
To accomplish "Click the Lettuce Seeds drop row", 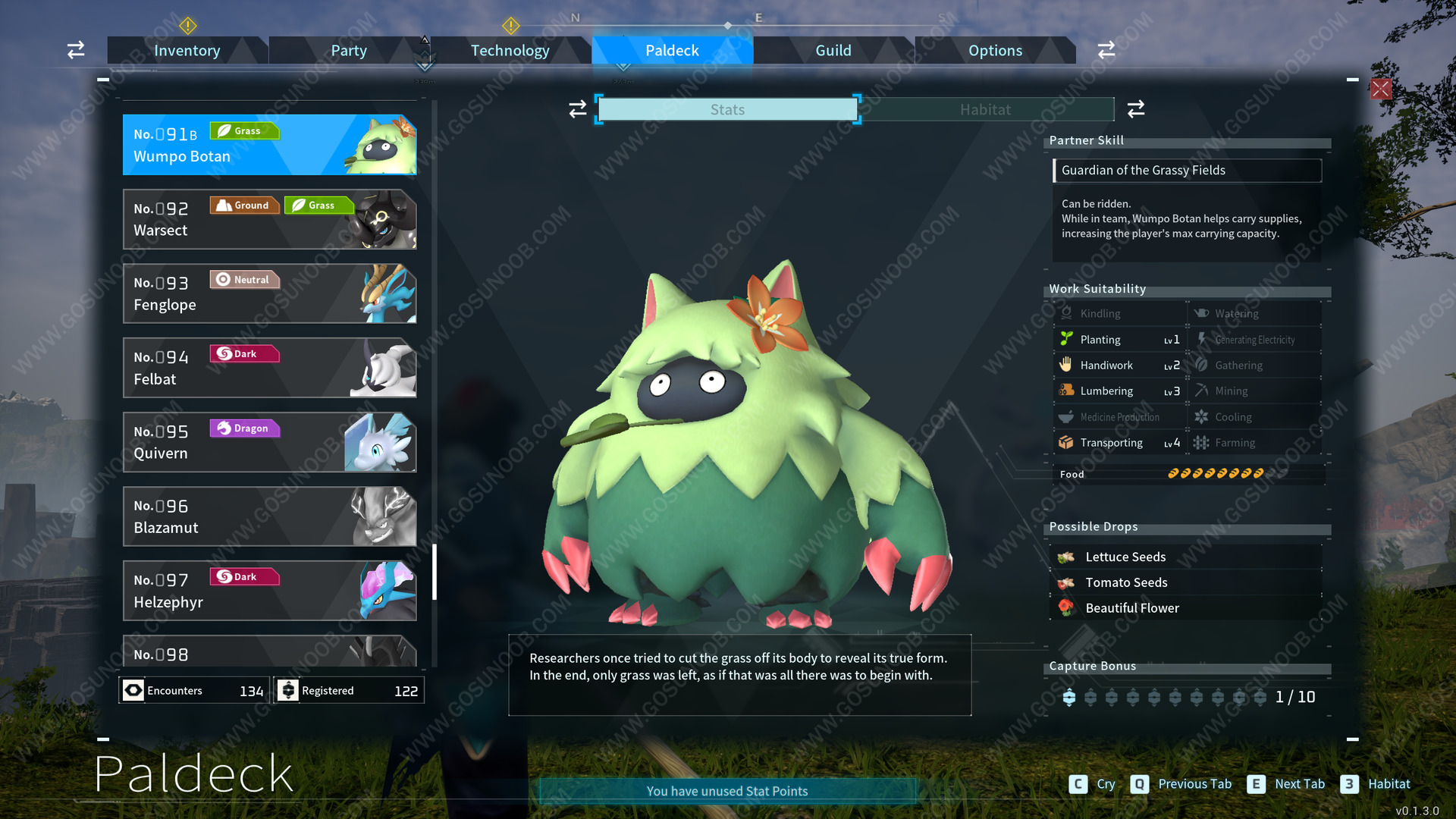I will tap(1187, 557).
